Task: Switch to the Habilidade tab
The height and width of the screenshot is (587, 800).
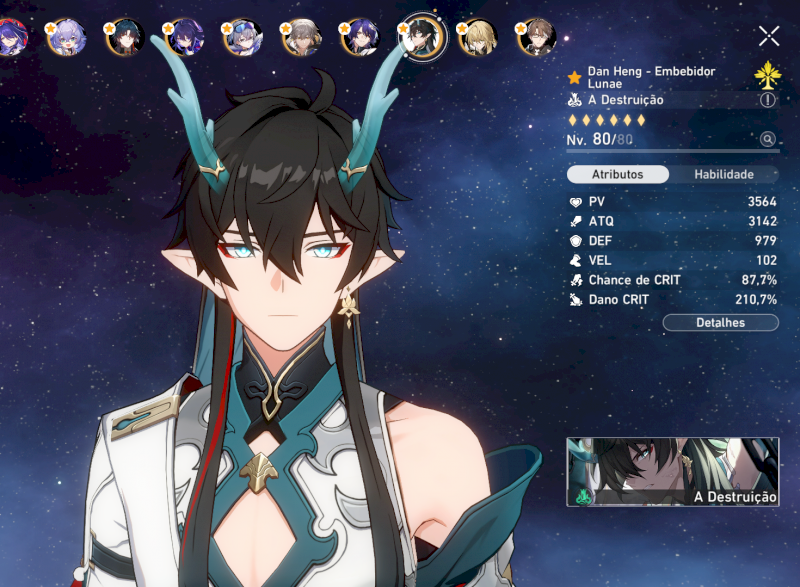Action: (x=724, y=174)
